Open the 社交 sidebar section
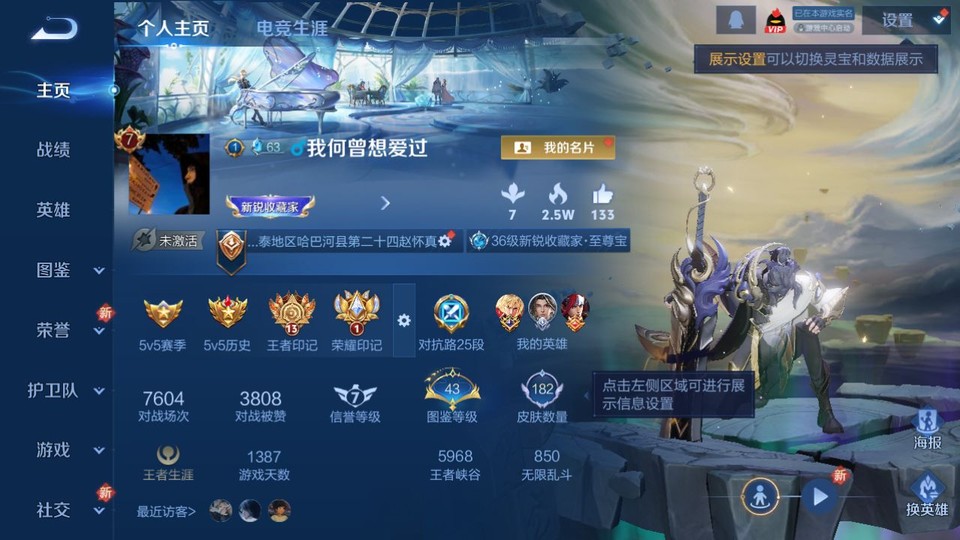960x540 pixels. 68,510
